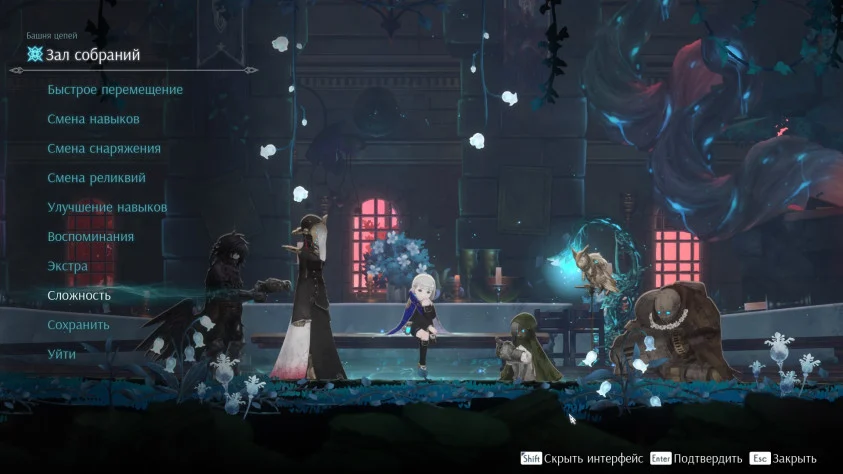The width and height of the screenshot is (843, 474).
Task: Choose Смена снаряжения option
Action: pyautogui.click(x=104, y=149)
